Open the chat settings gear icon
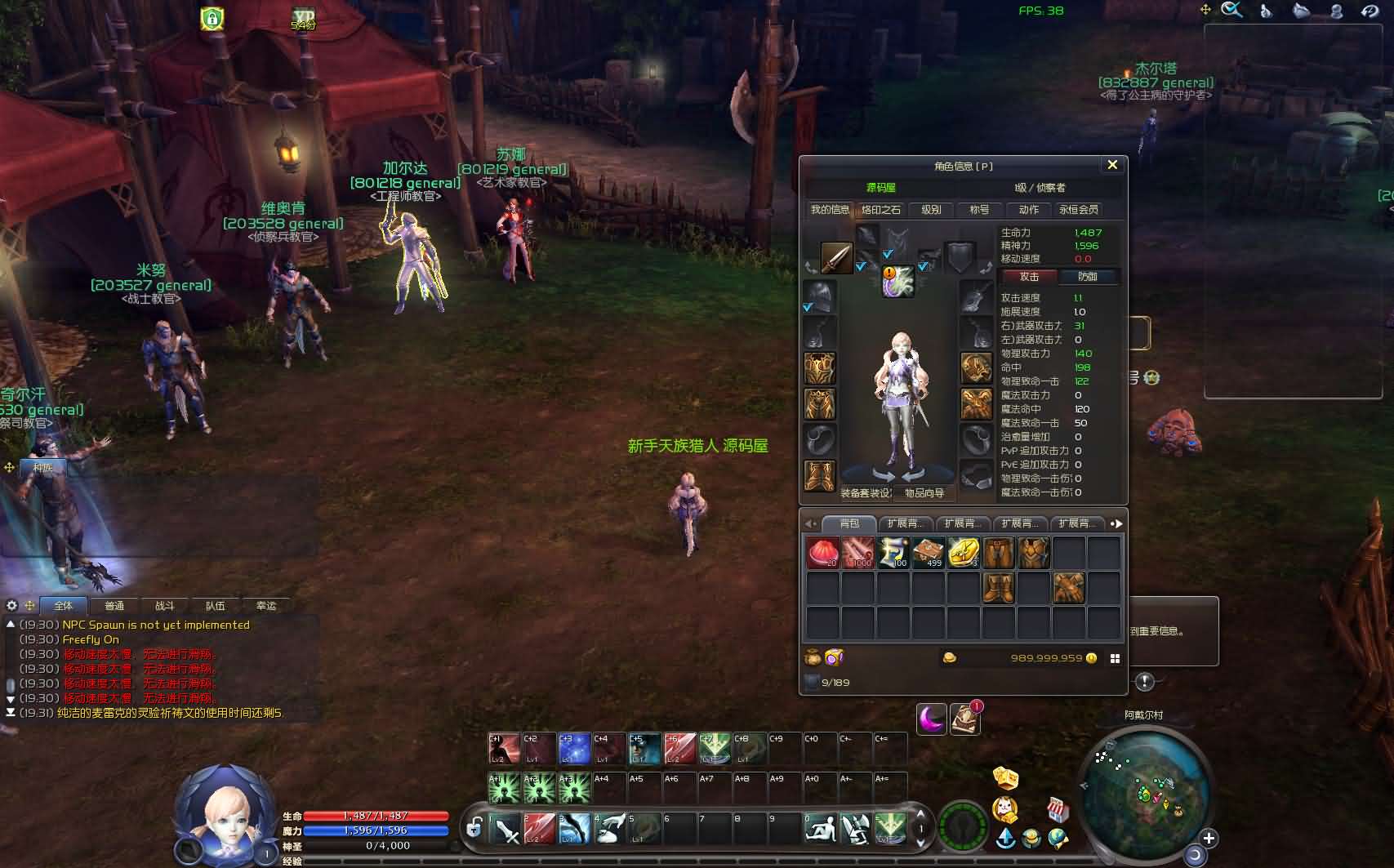1394x868 pixels. pos(11,606)
